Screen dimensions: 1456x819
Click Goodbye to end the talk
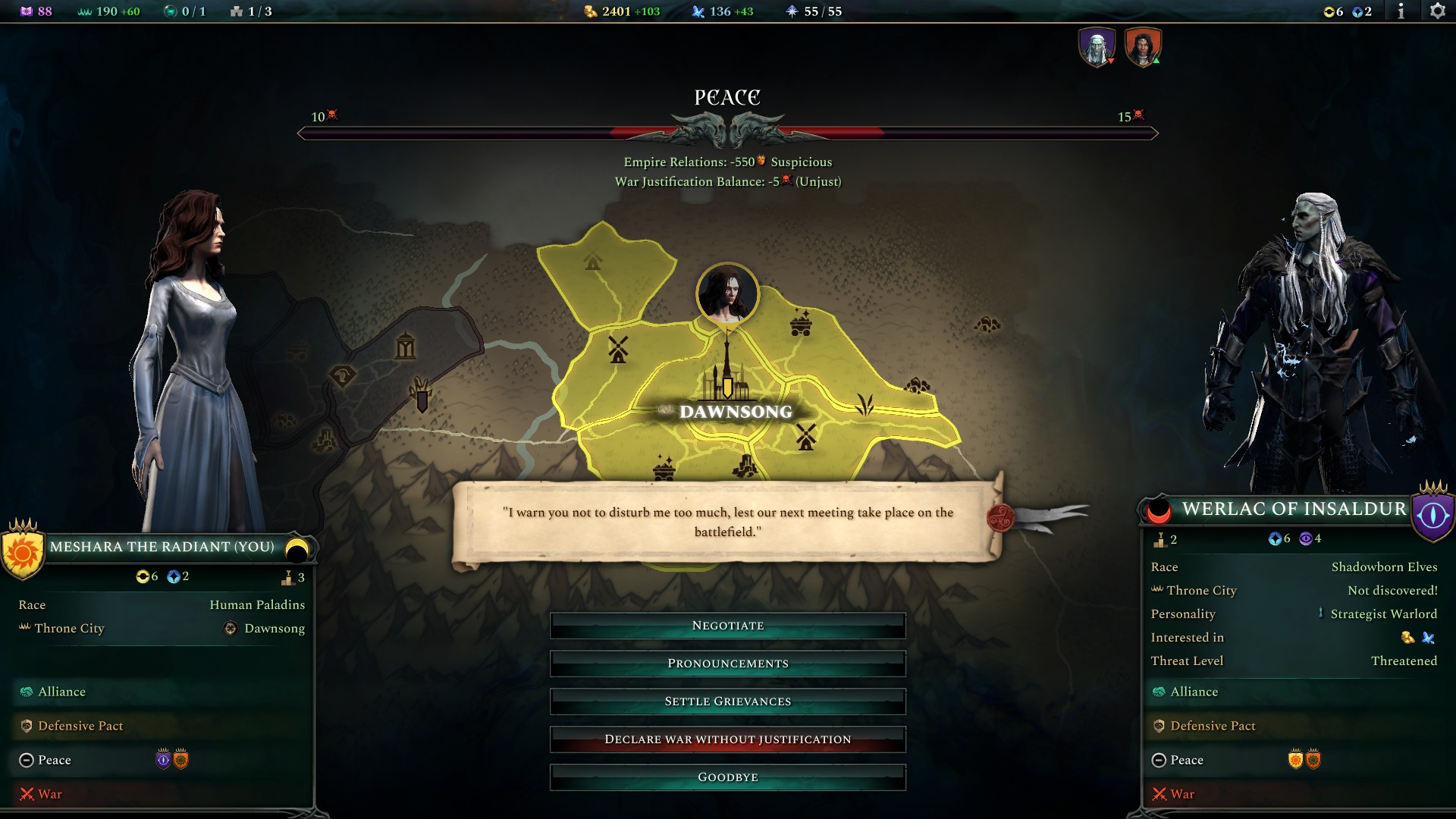[x=727, y=777]
